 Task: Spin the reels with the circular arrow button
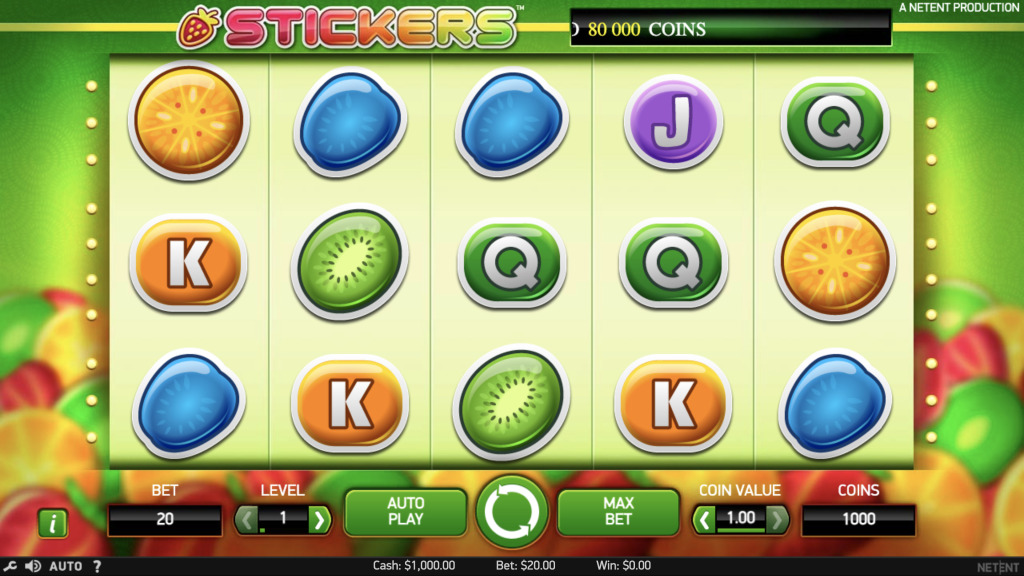click(x=511, y=511)
